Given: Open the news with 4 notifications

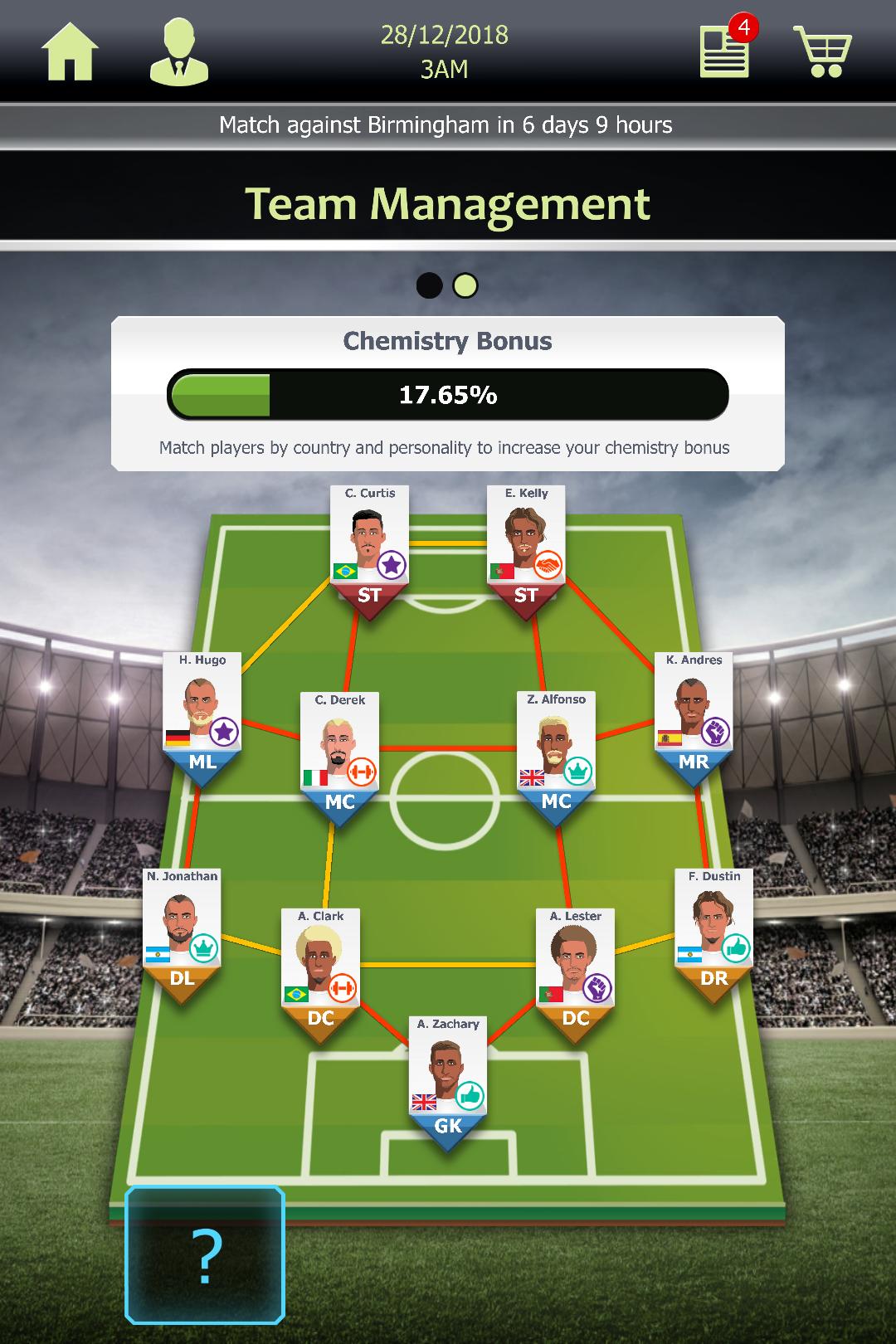Looking at the screenshot, I should [x=725, y=51].
